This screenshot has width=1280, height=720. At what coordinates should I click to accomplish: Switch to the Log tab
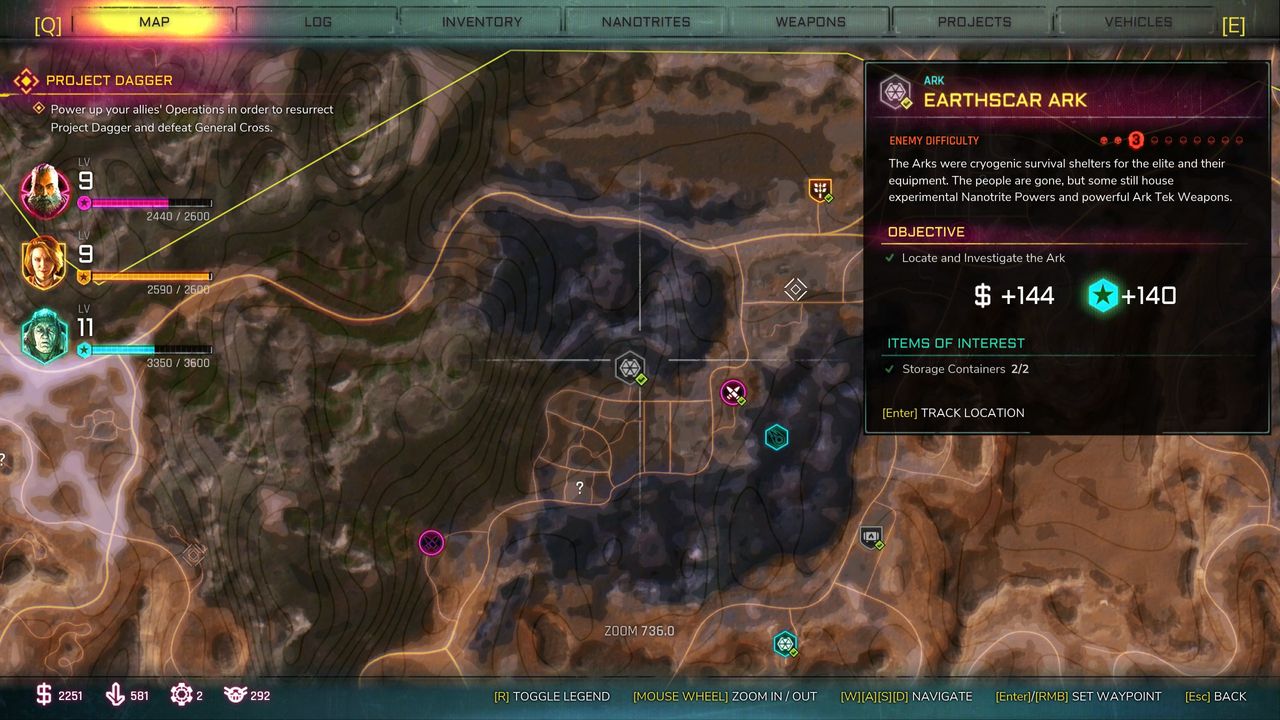(x=318, y=22)
